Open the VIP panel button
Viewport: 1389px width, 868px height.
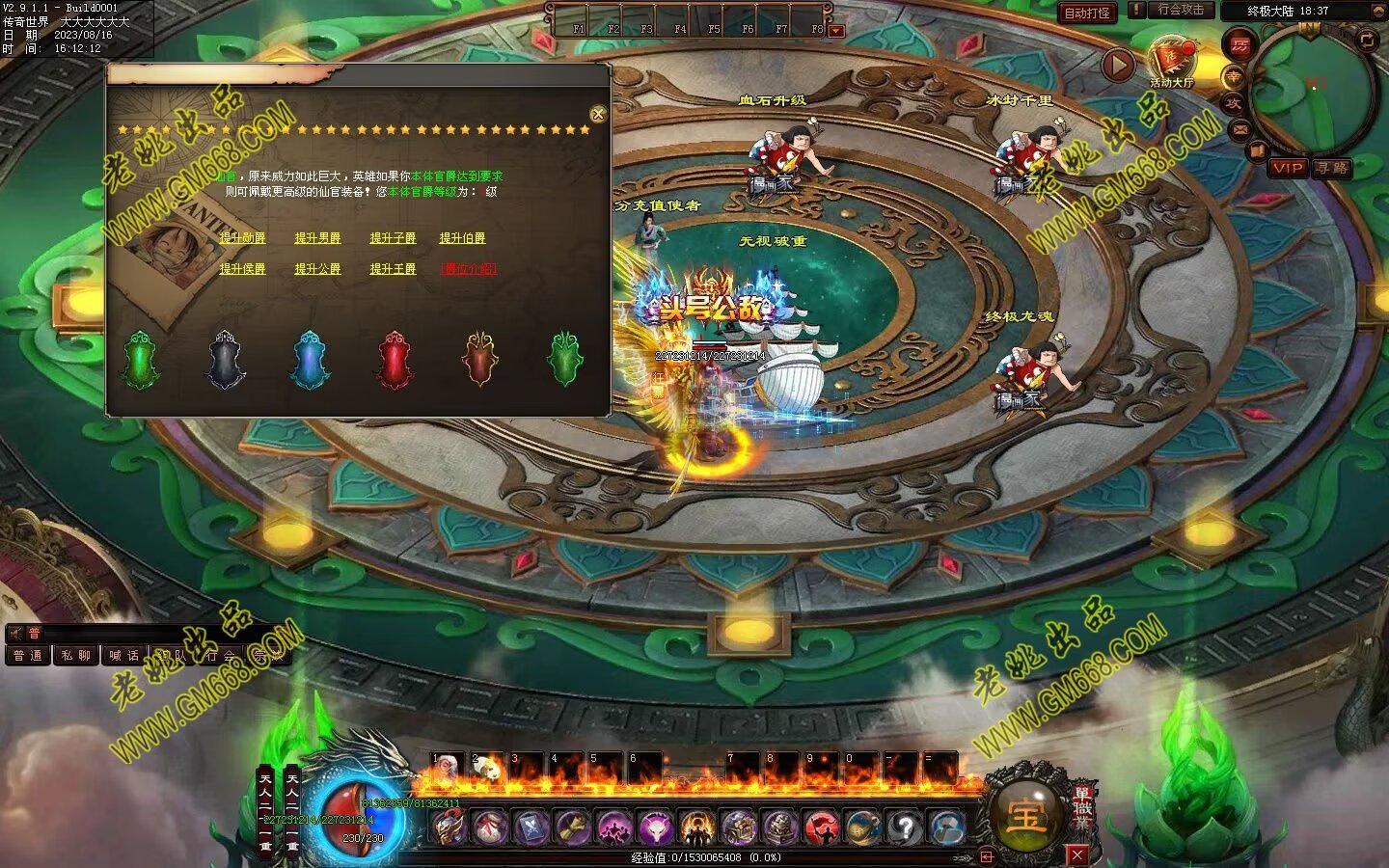[1288, 168]
